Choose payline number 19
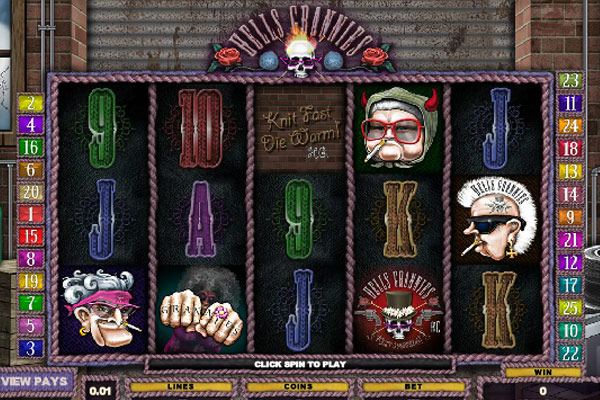Viewport: 600px width, 400px height. point(30,281)
